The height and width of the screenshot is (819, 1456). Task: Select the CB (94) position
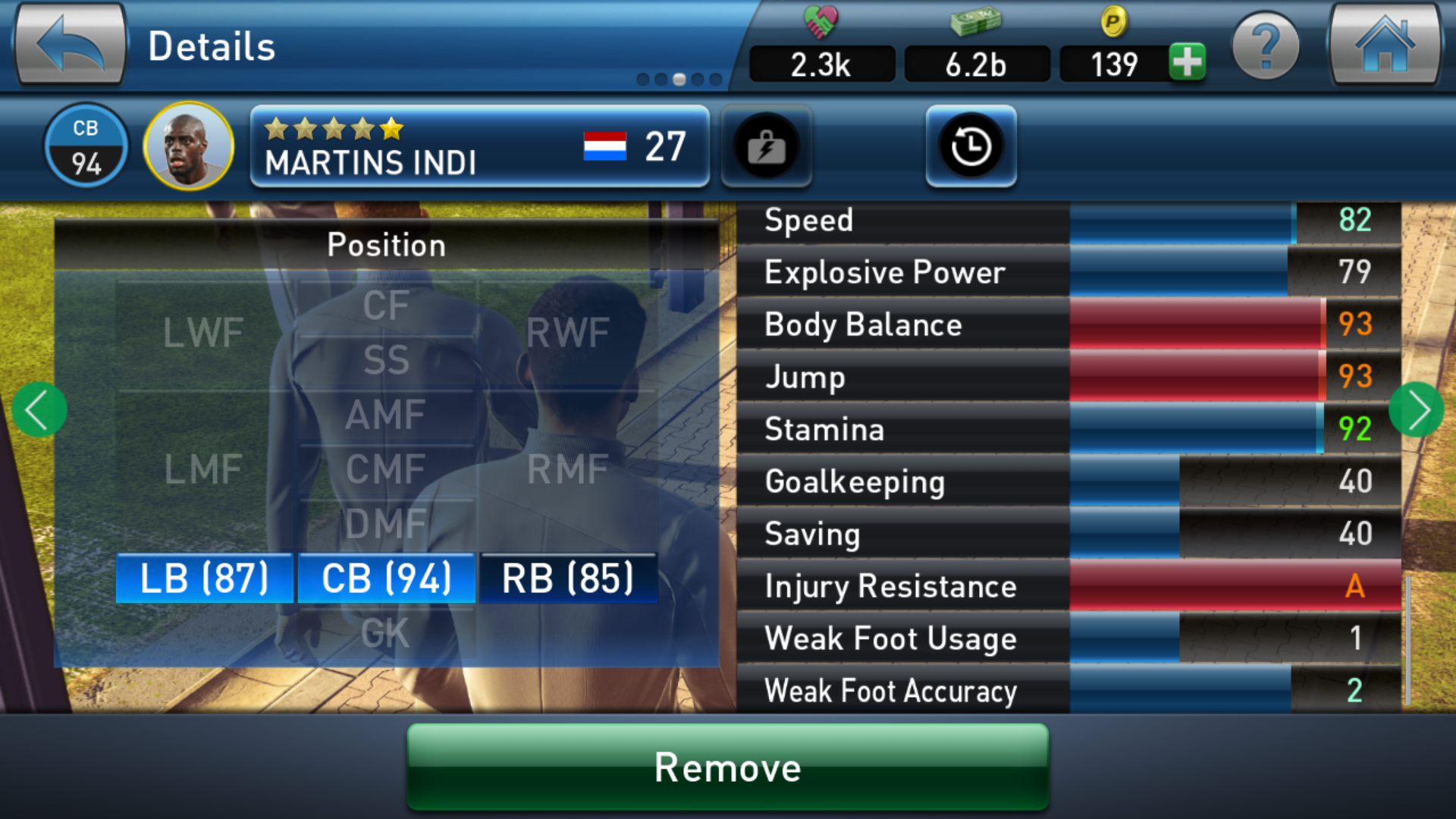pos(387,579)
